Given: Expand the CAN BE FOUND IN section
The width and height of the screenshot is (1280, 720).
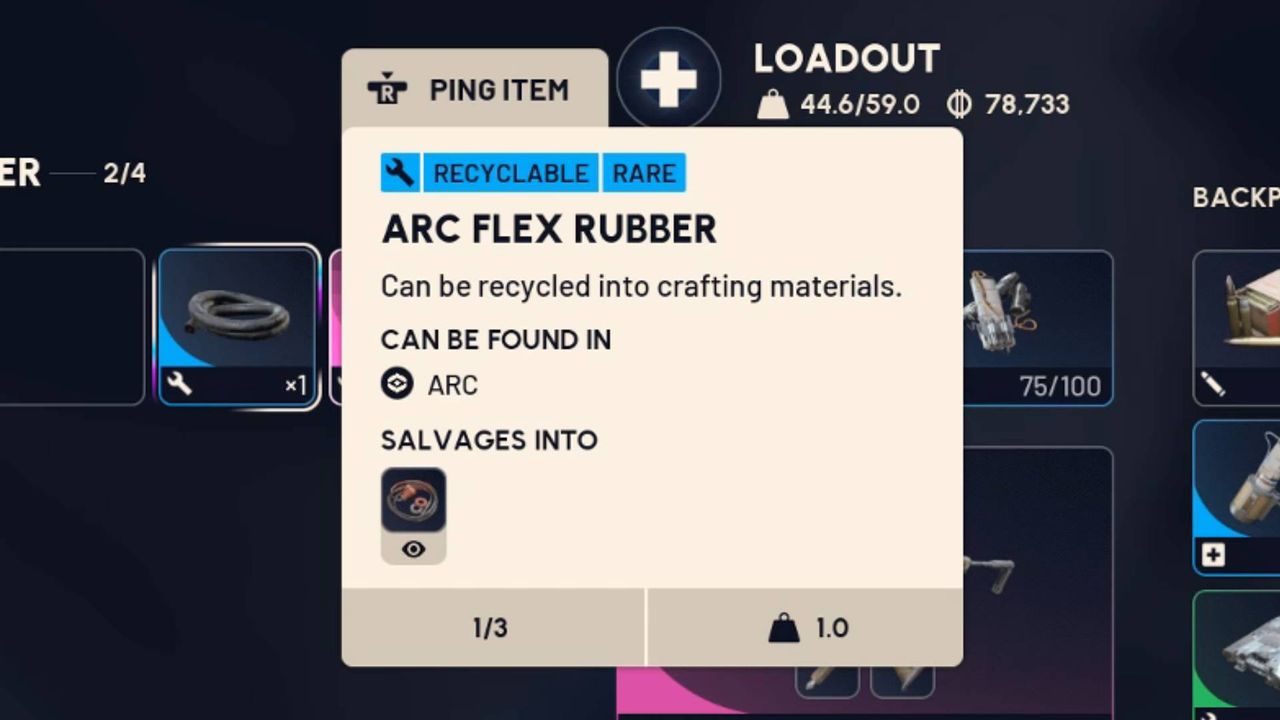Looking at the screenshot, I should click(495, 340).
